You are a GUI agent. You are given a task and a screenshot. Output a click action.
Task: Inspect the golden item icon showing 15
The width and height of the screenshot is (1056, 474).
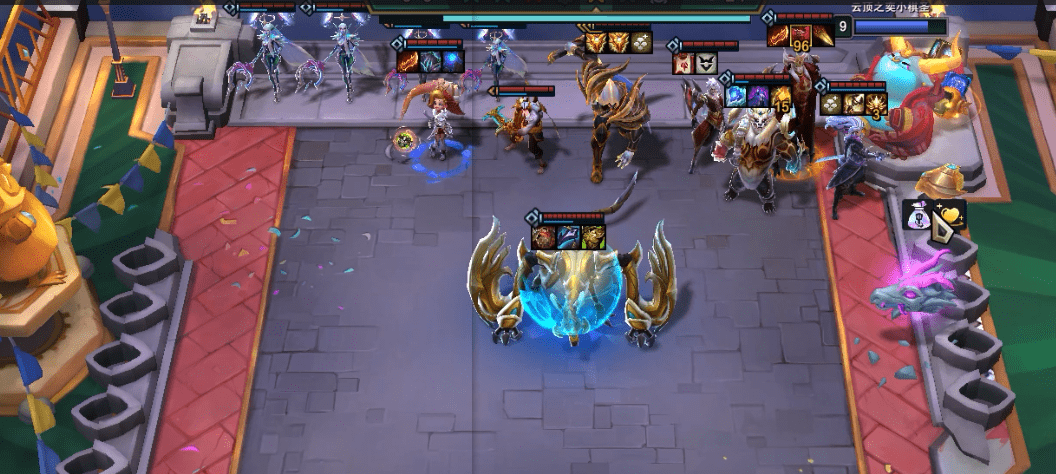(x=779, y=96)
